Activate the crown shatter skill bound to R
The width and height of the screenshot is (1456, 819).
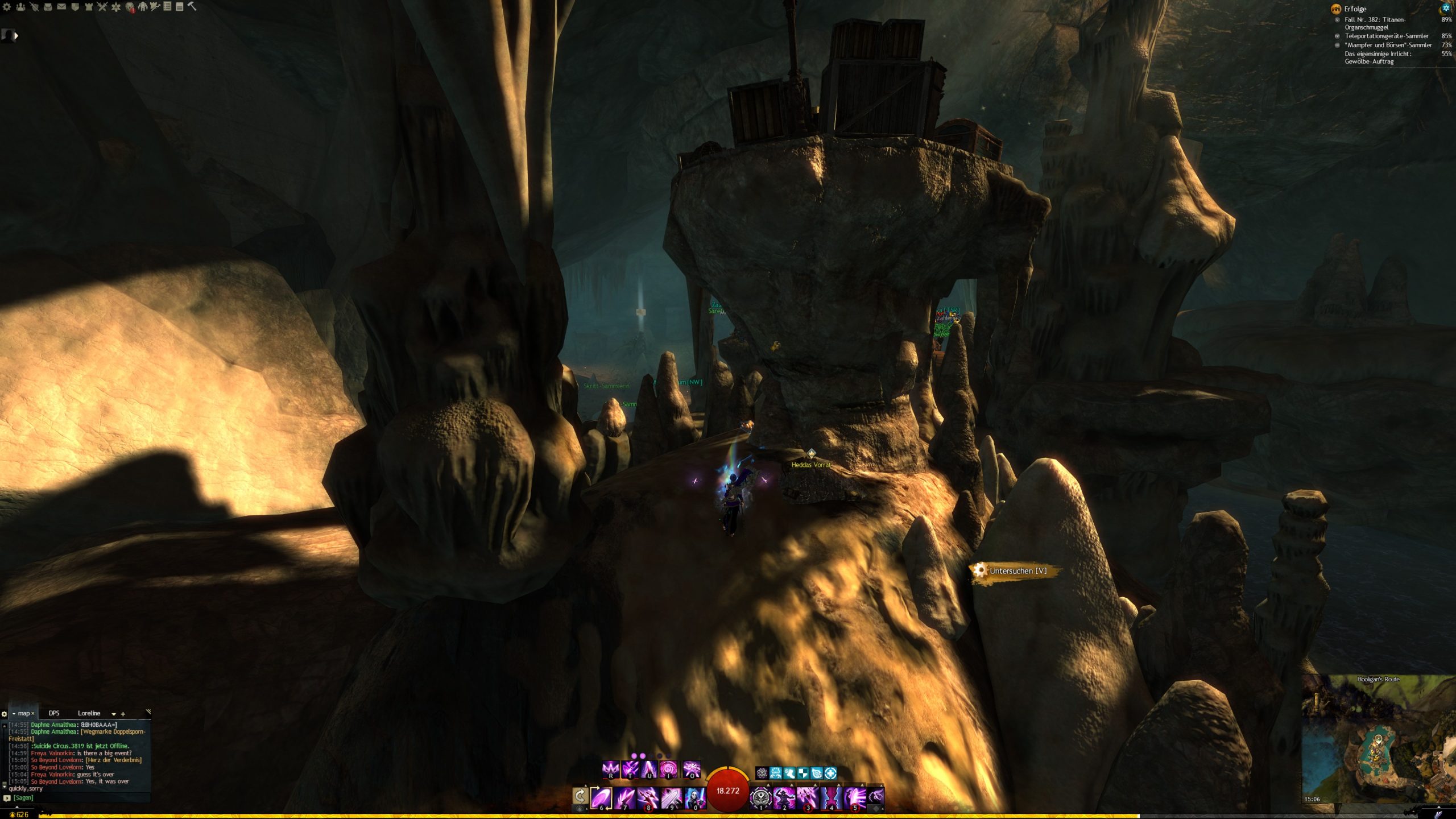tap(611, 770)
